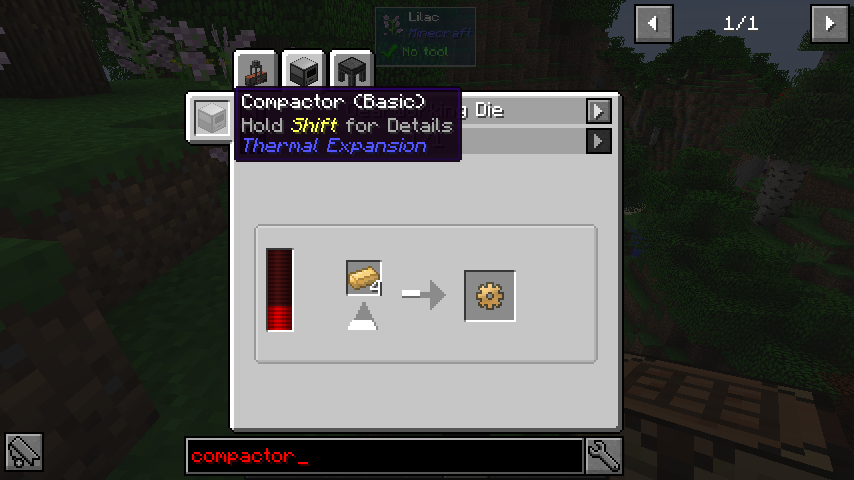Open the first recipe tab with orange-lit machine

click(255, 71)
